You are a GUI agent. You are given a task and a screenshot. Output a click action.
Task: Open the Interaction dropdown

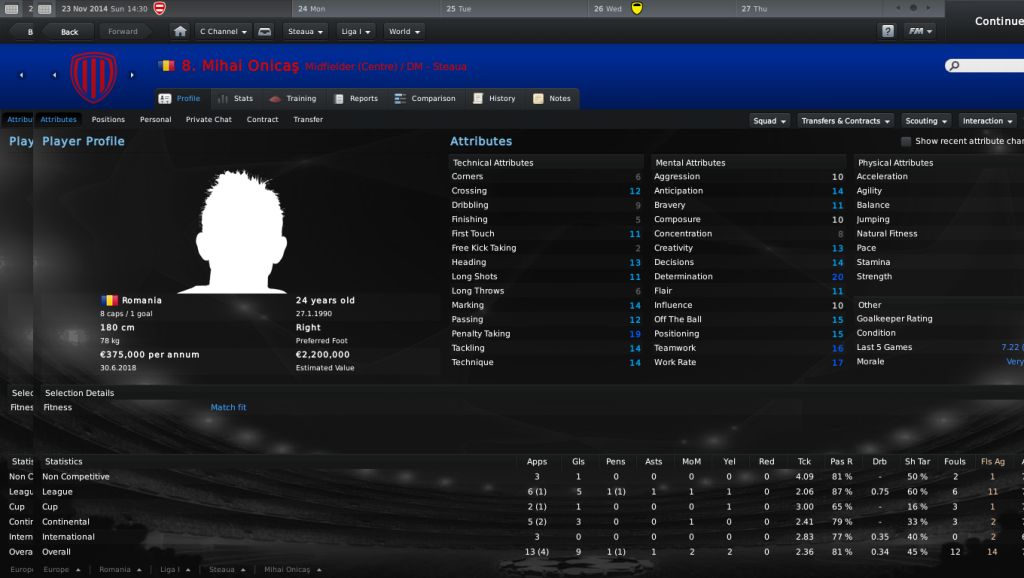point(988,121)
